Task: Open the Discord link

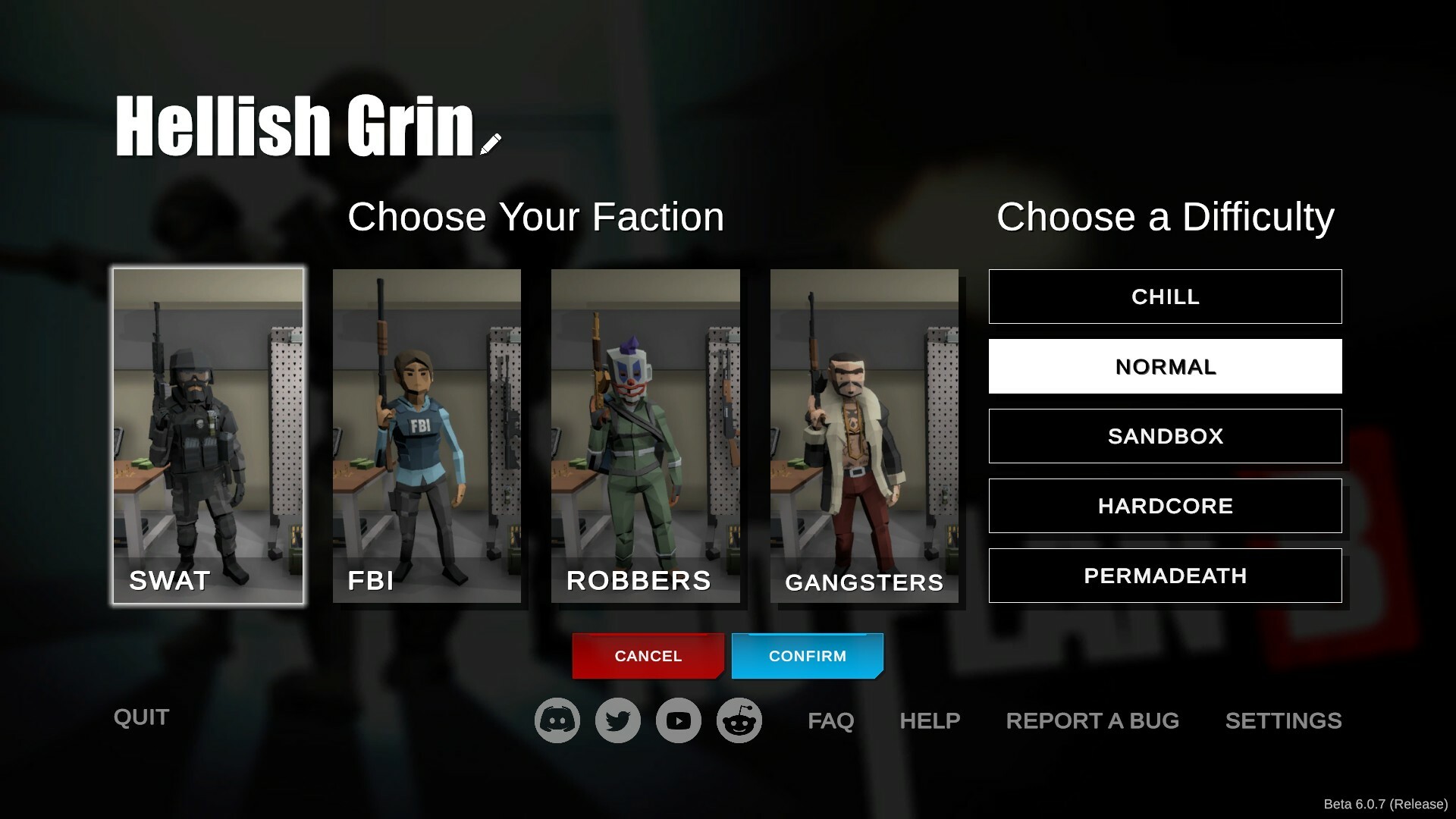Action: pos(557,720)
